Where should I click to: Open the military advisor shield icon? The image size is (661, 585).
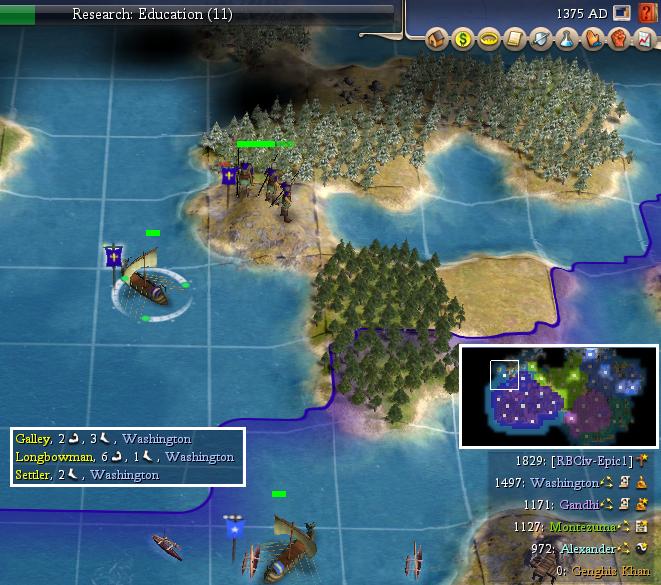coord(540,40)
